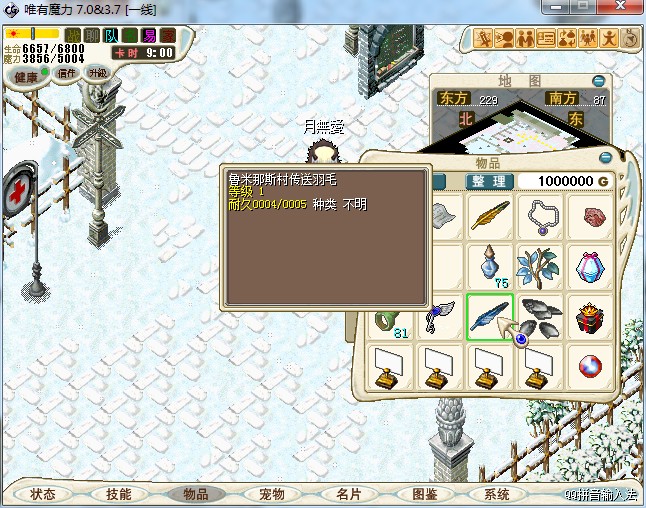
Task: Open the 宠物 pet menu
Action: (x=272, y=494)
